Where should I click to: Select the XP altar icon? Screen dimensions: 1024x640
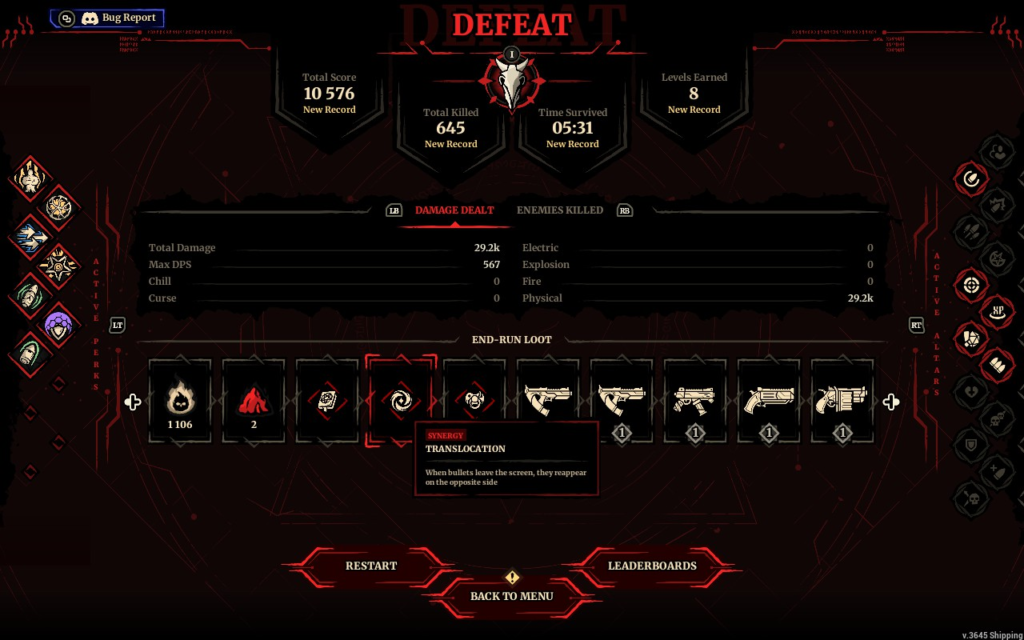(997, 309)
